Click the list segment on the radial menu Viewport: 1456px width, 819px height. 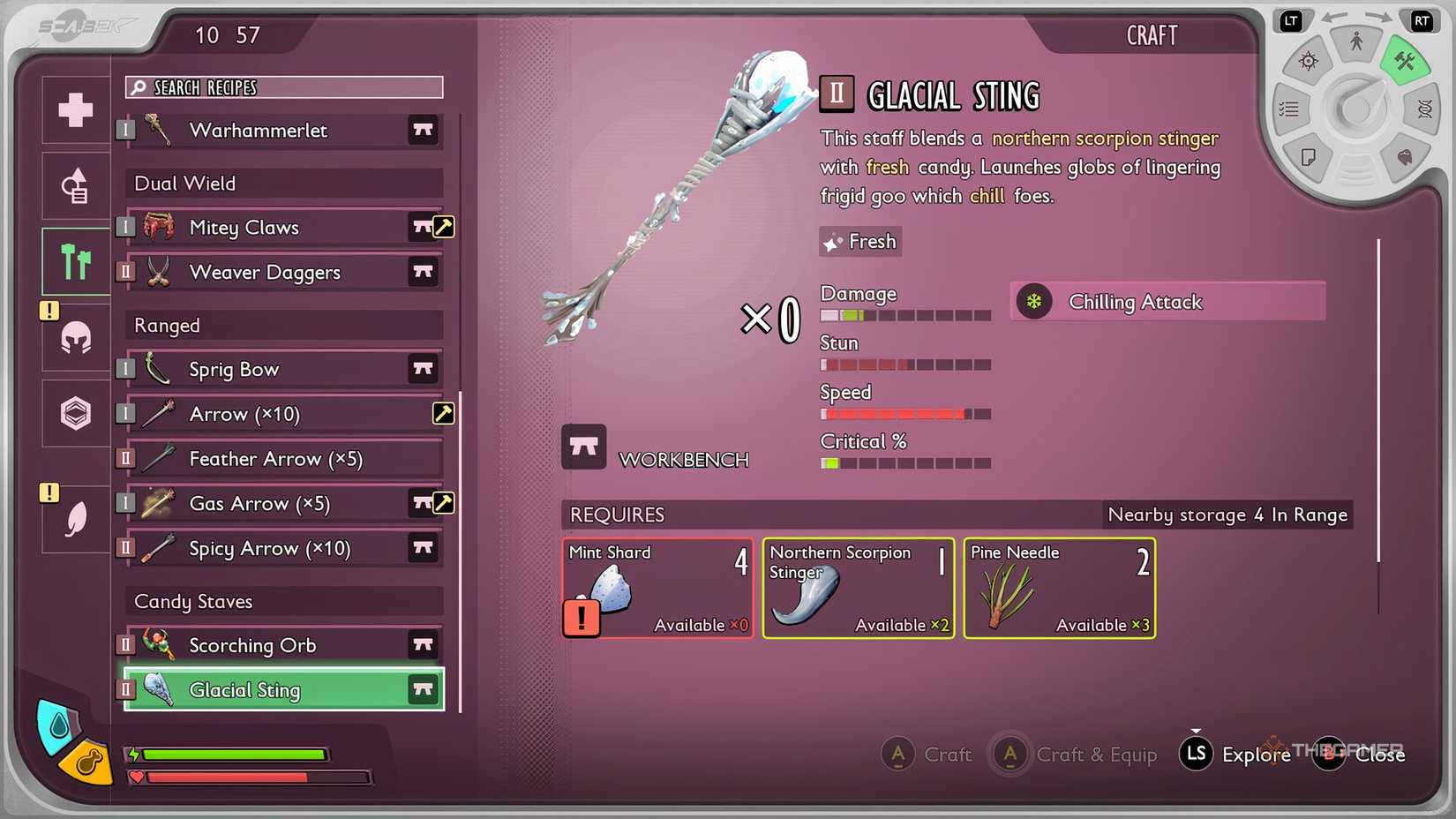(1289, 108)
